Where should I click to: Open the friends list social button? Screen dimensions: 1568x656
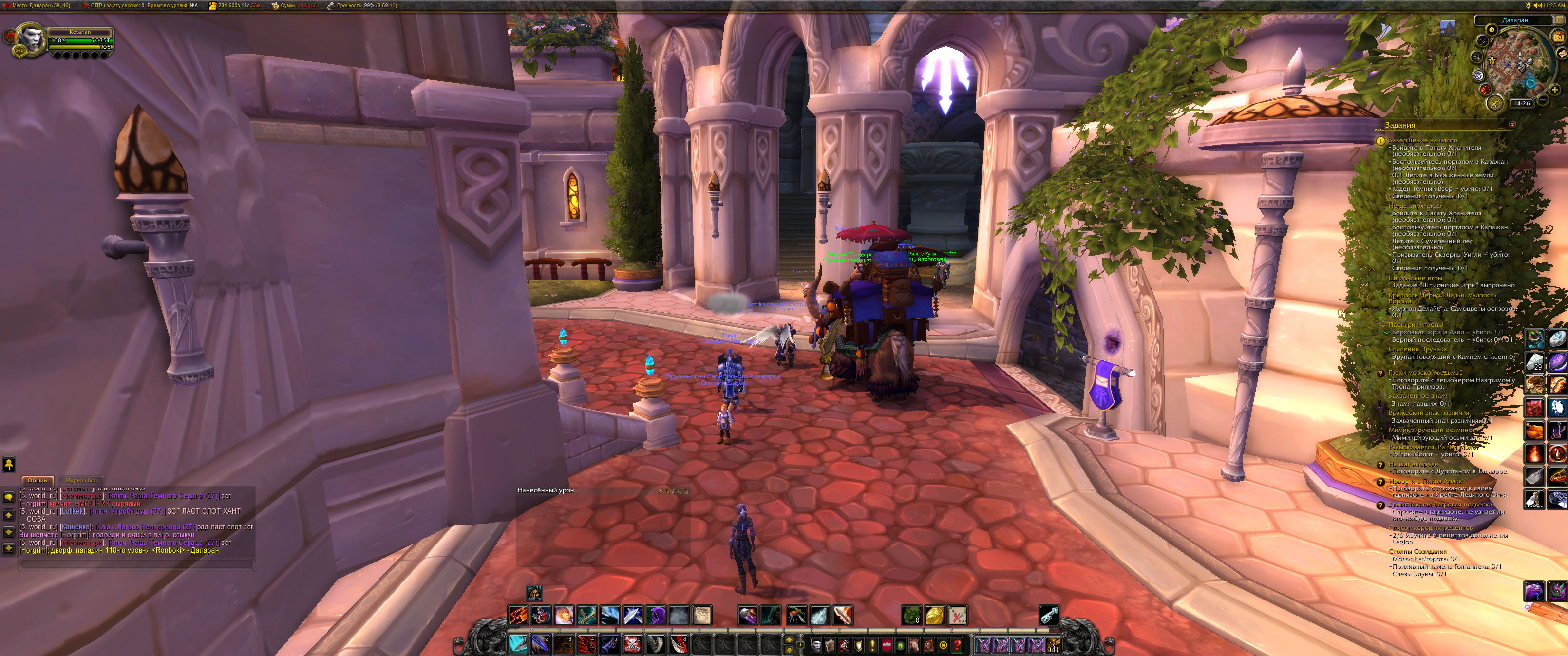[8, 465]
